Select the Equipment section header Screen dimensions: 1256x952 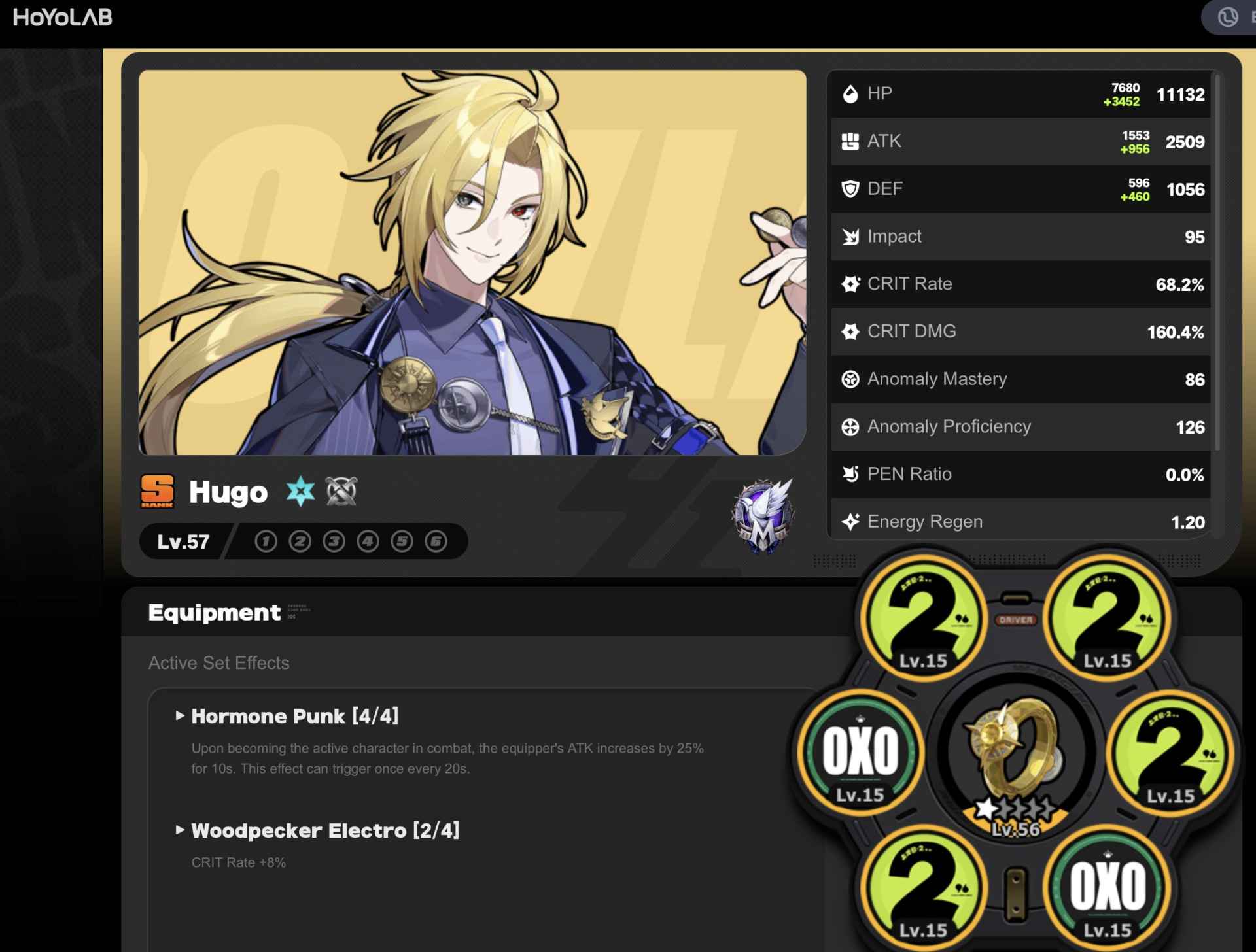click(x=214, y=612)
